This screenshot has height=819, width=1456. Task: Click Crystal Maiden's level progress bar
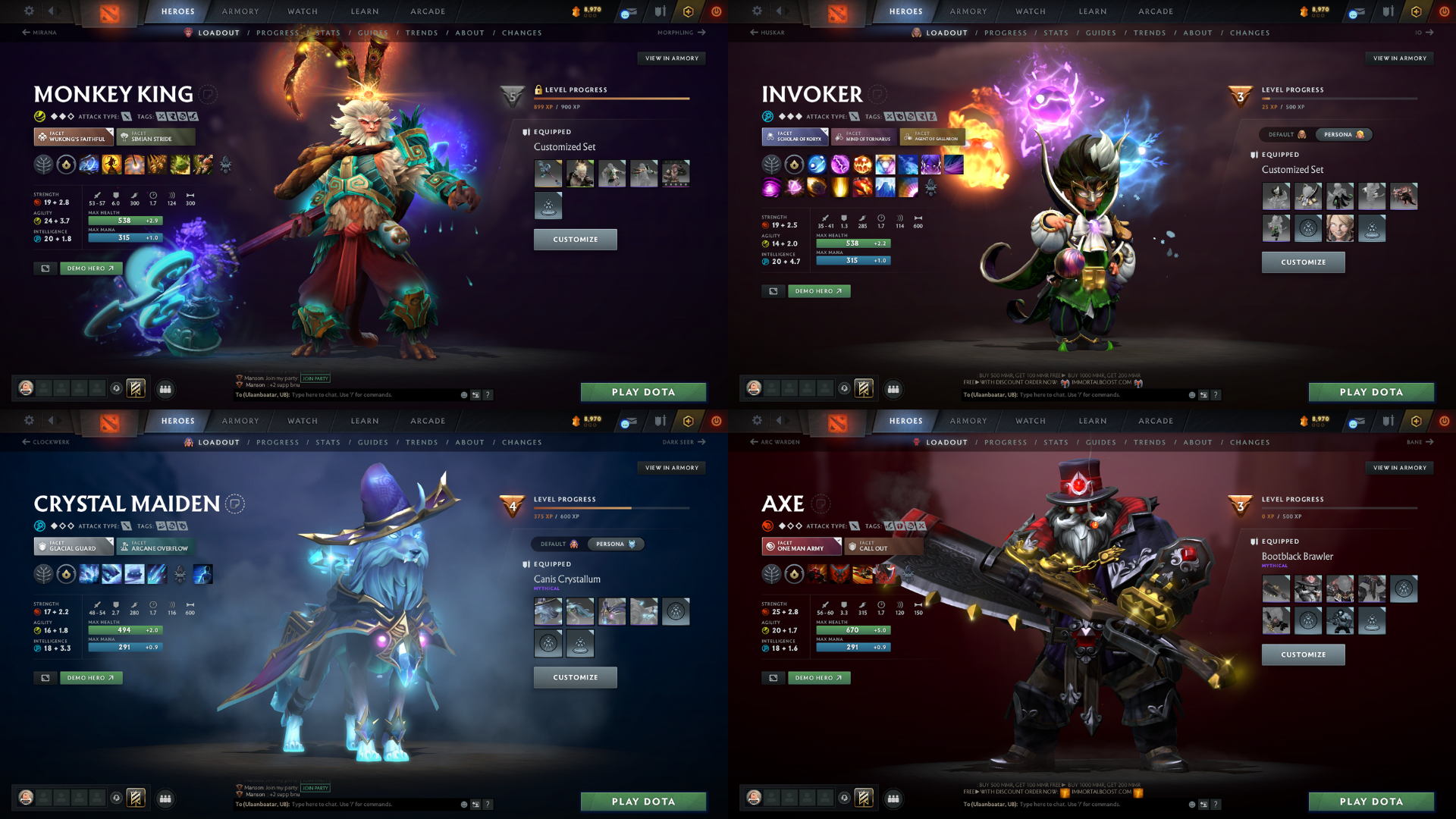[x=613, y=509]
